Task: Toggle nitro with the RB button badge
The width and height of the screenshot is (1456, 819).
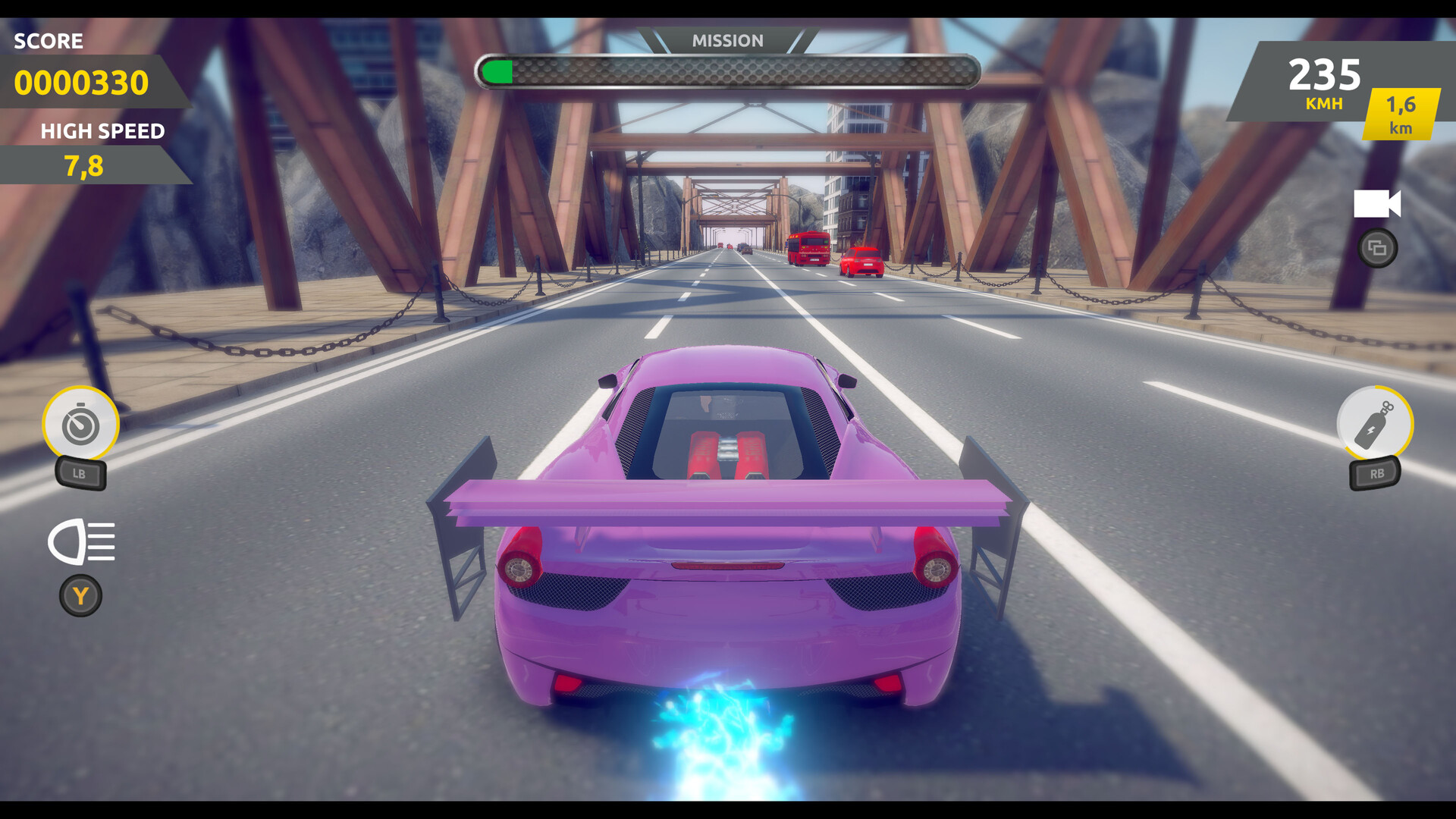Action: (x=1373, y=475)
